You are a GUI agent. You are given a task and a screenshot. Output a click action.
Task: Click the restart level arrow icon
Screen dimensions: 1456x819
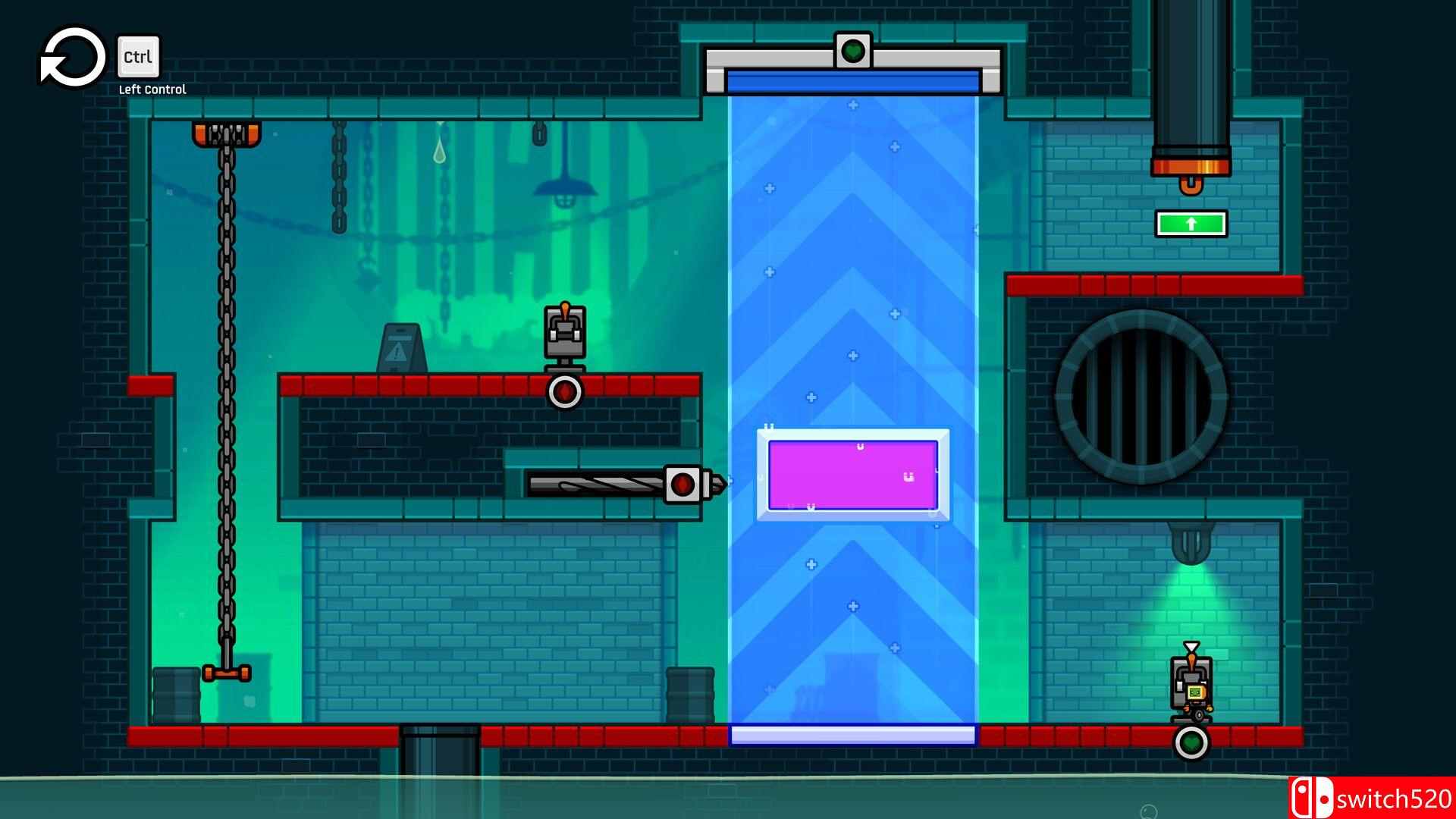(72, 57)
